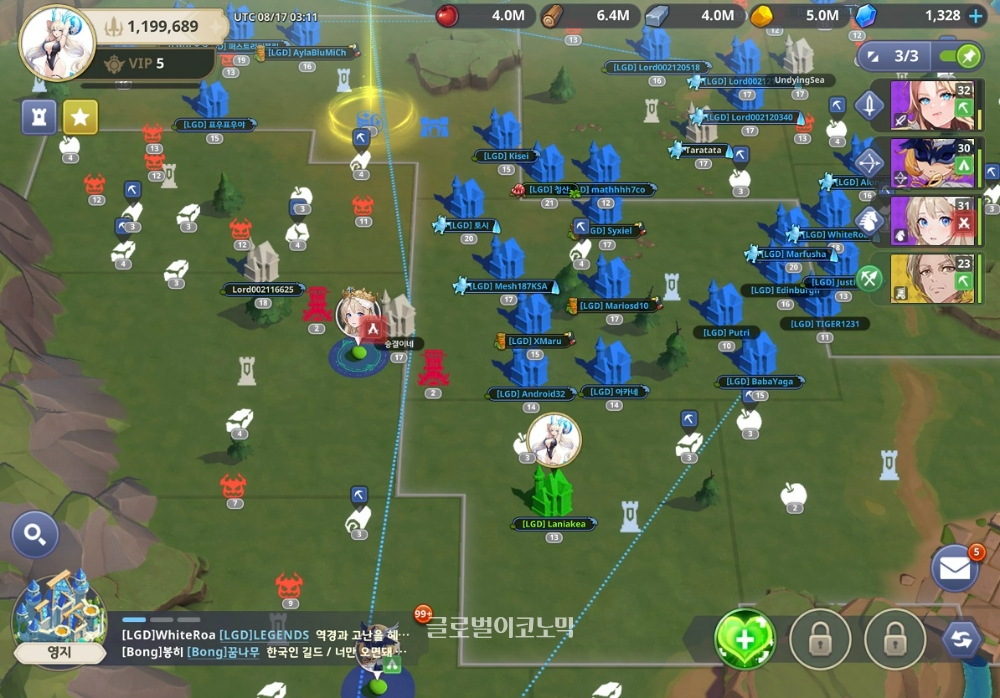The height and width of the screenshot is (698, 1000).
Task: Click the swap arrows hexagon button
Action: [961, 638]
